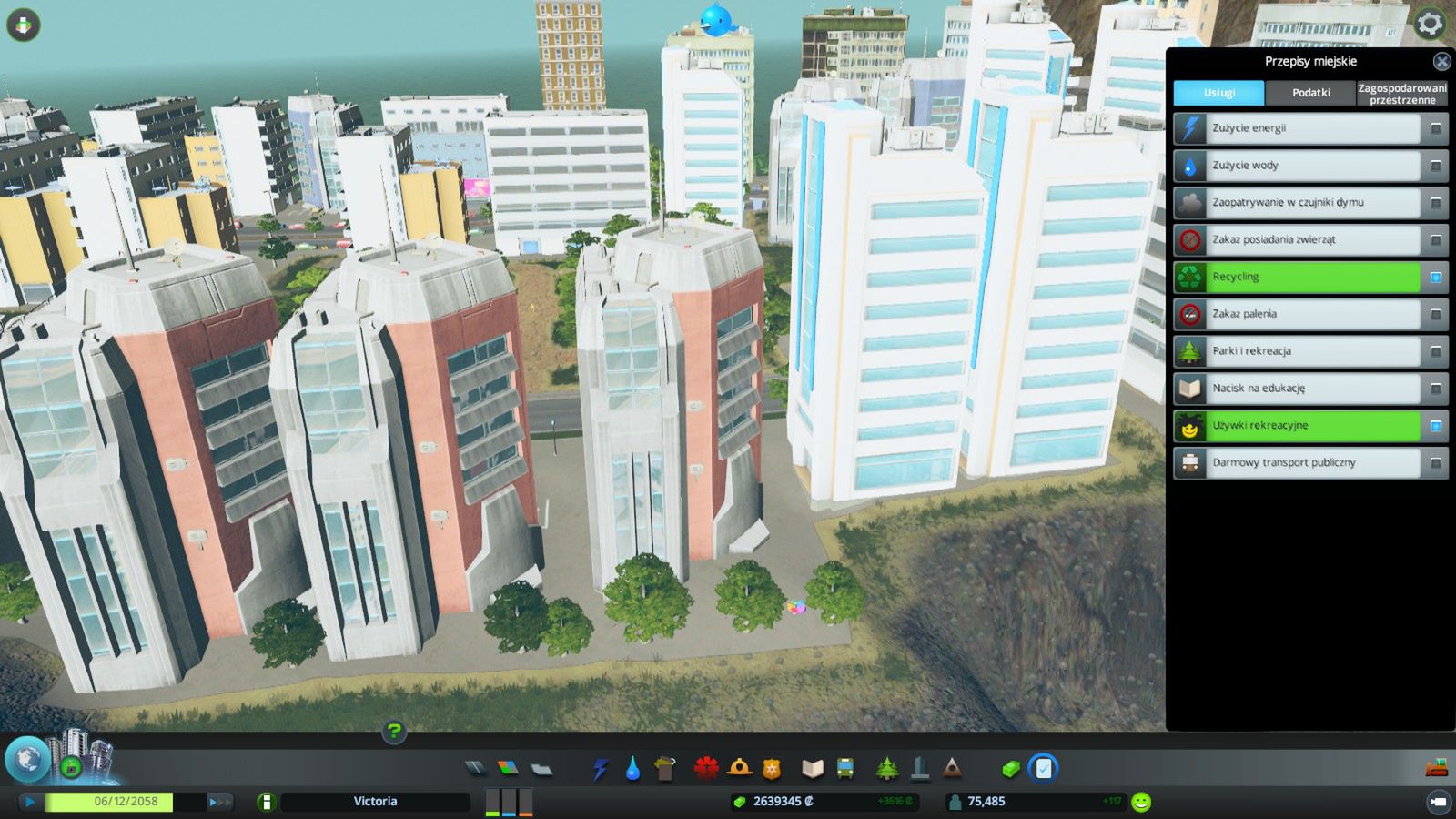Open the Electricity menu via lightning icon
The image size is (1456, 819).
(x=601, y=770)
